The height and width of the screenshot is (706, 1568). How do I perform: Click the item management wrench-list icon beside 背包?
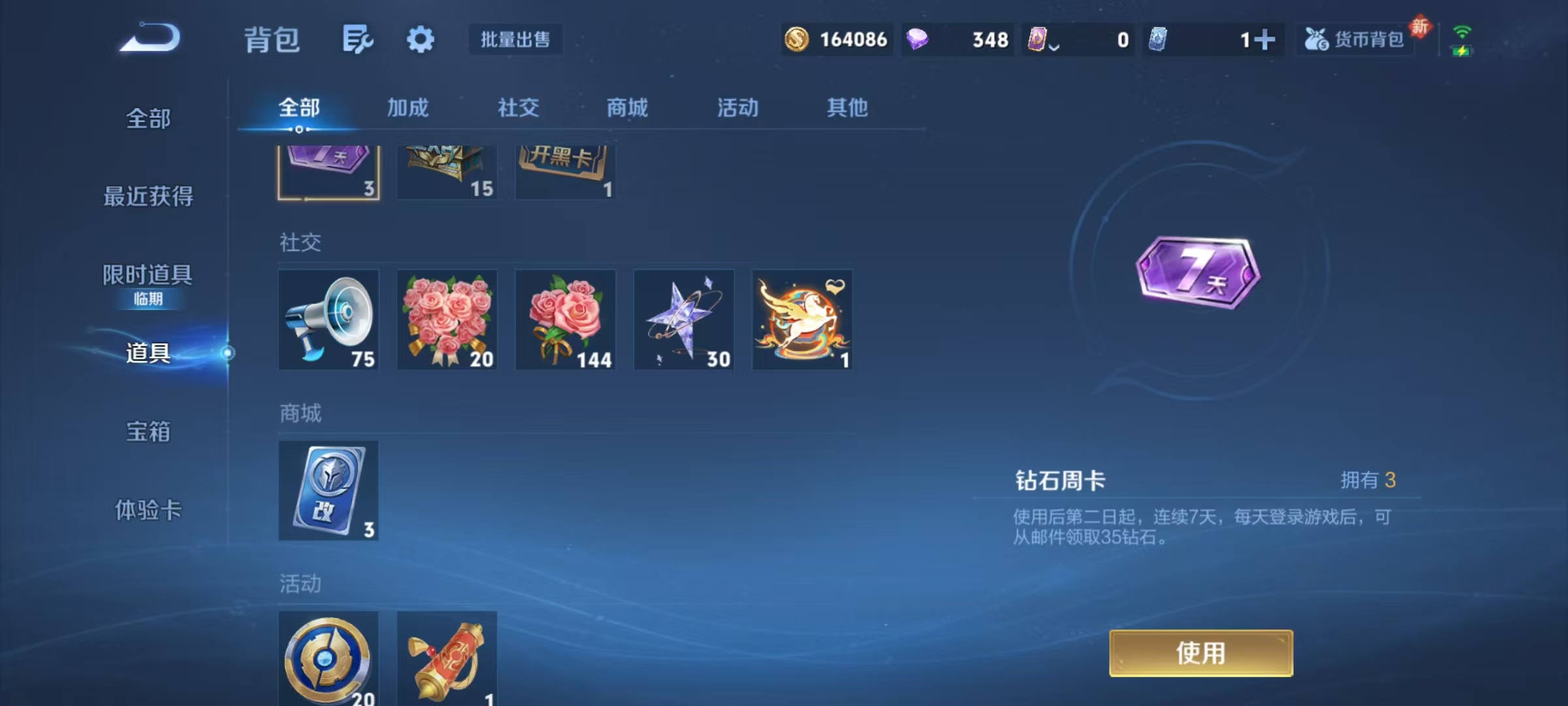coord(357,39)
